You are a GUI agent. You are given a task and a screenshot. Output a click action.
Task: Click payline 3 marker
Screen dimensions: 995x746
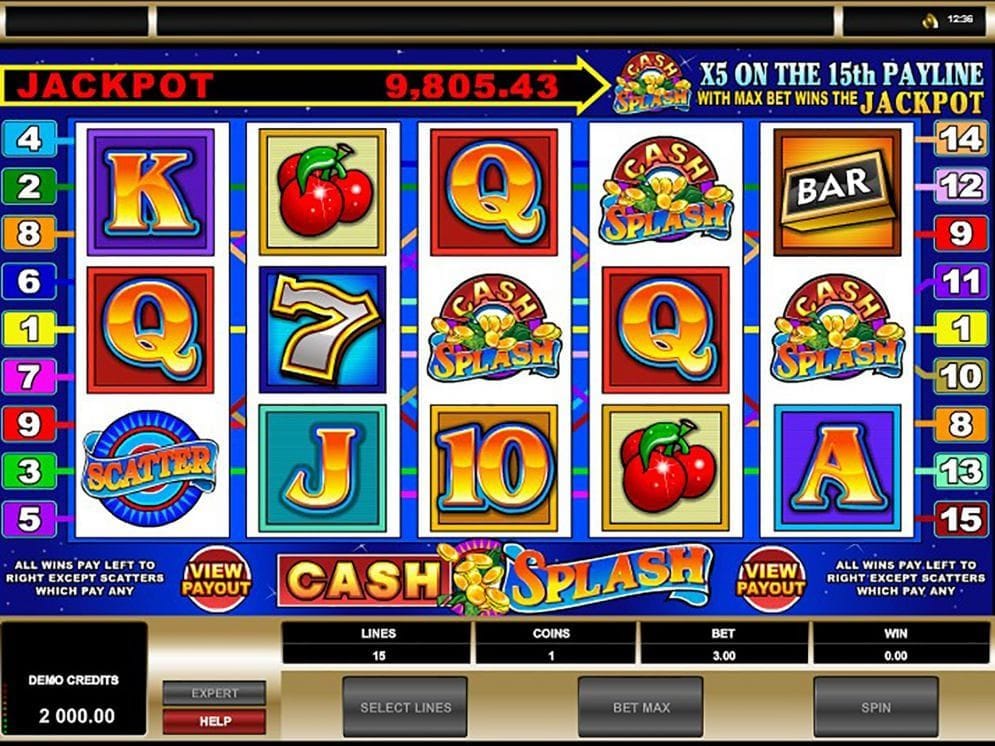click(29, 470)
